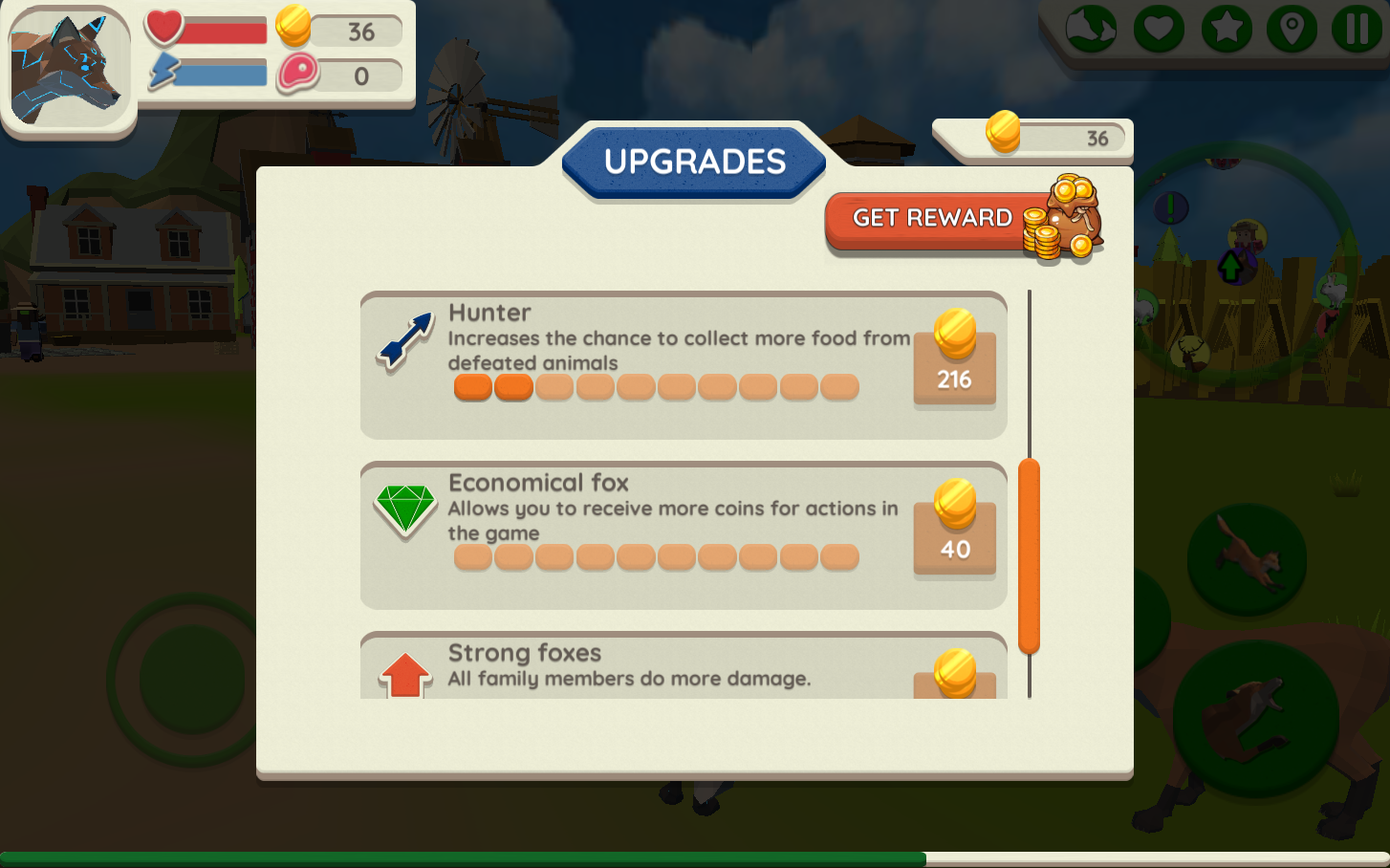Buy the Economical fox upgrade for 40 coins

(953, 535)
